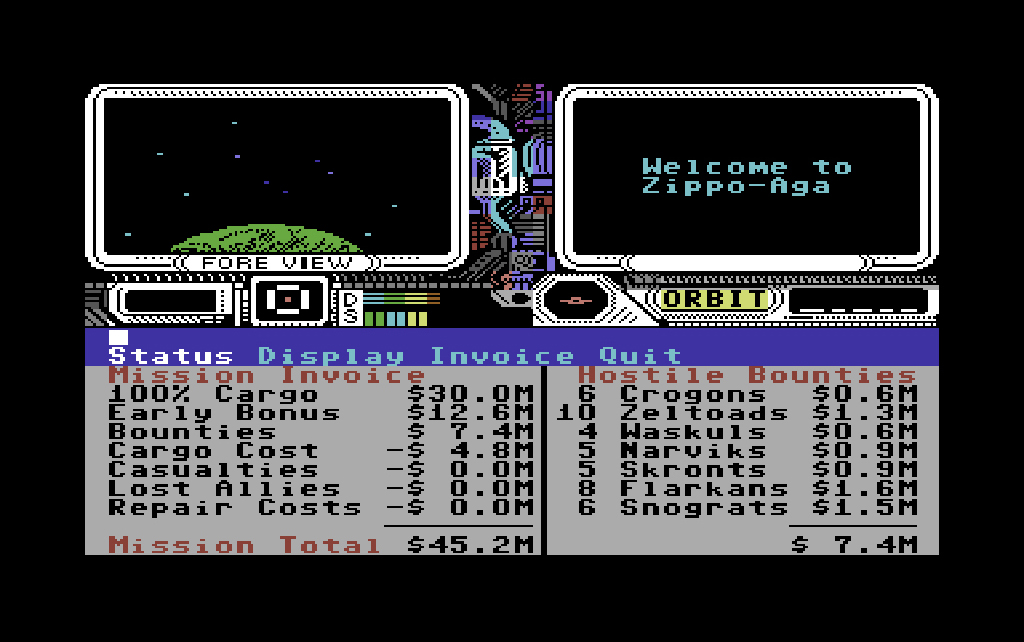Select the Status menu option
Image resolution: width=1024 pixels, height=642 pixels.
pyautogui.click(x=170, y=356)
